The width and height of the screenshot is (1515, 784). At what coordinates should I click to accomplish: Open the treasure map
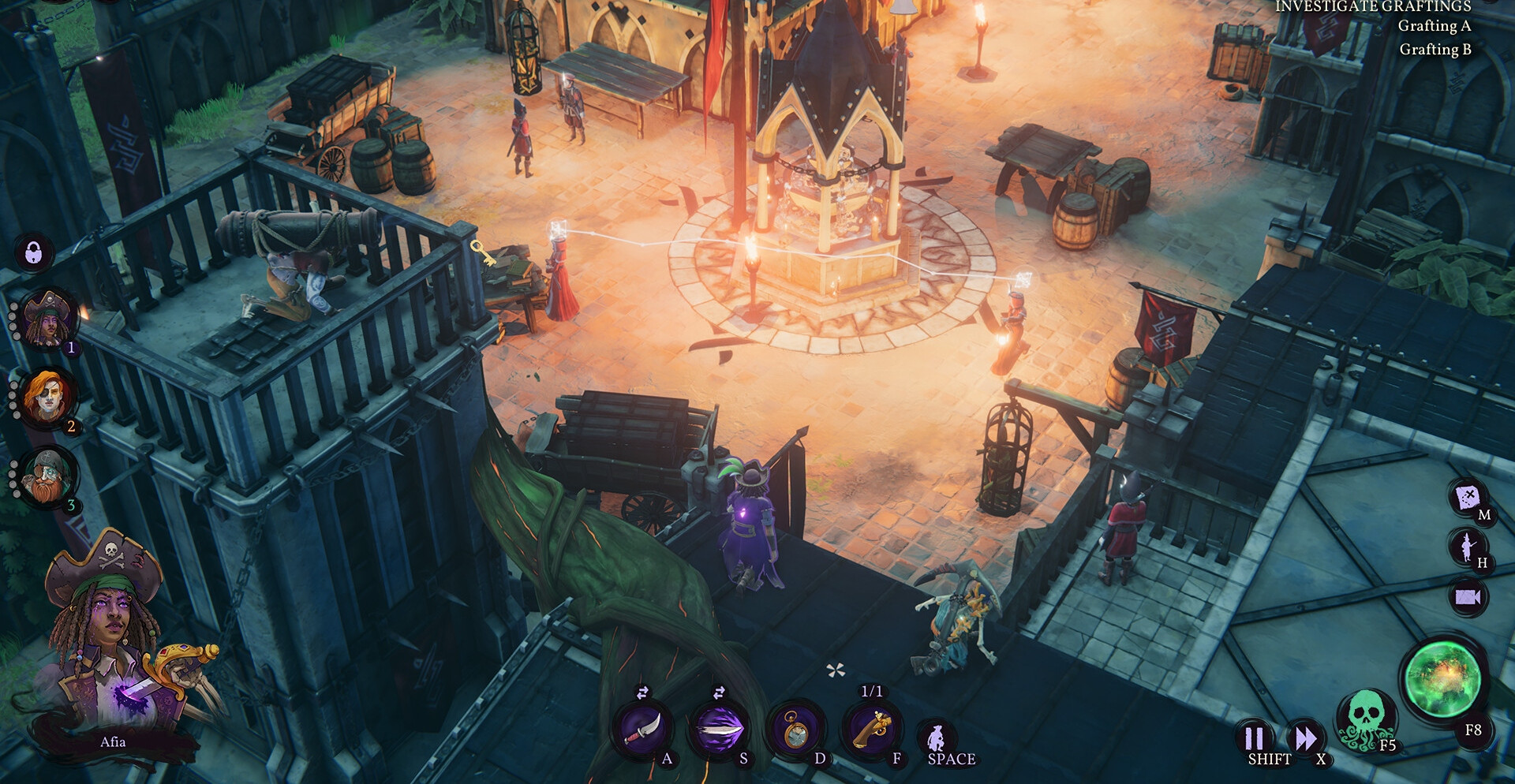click(x=1467, y=498)
